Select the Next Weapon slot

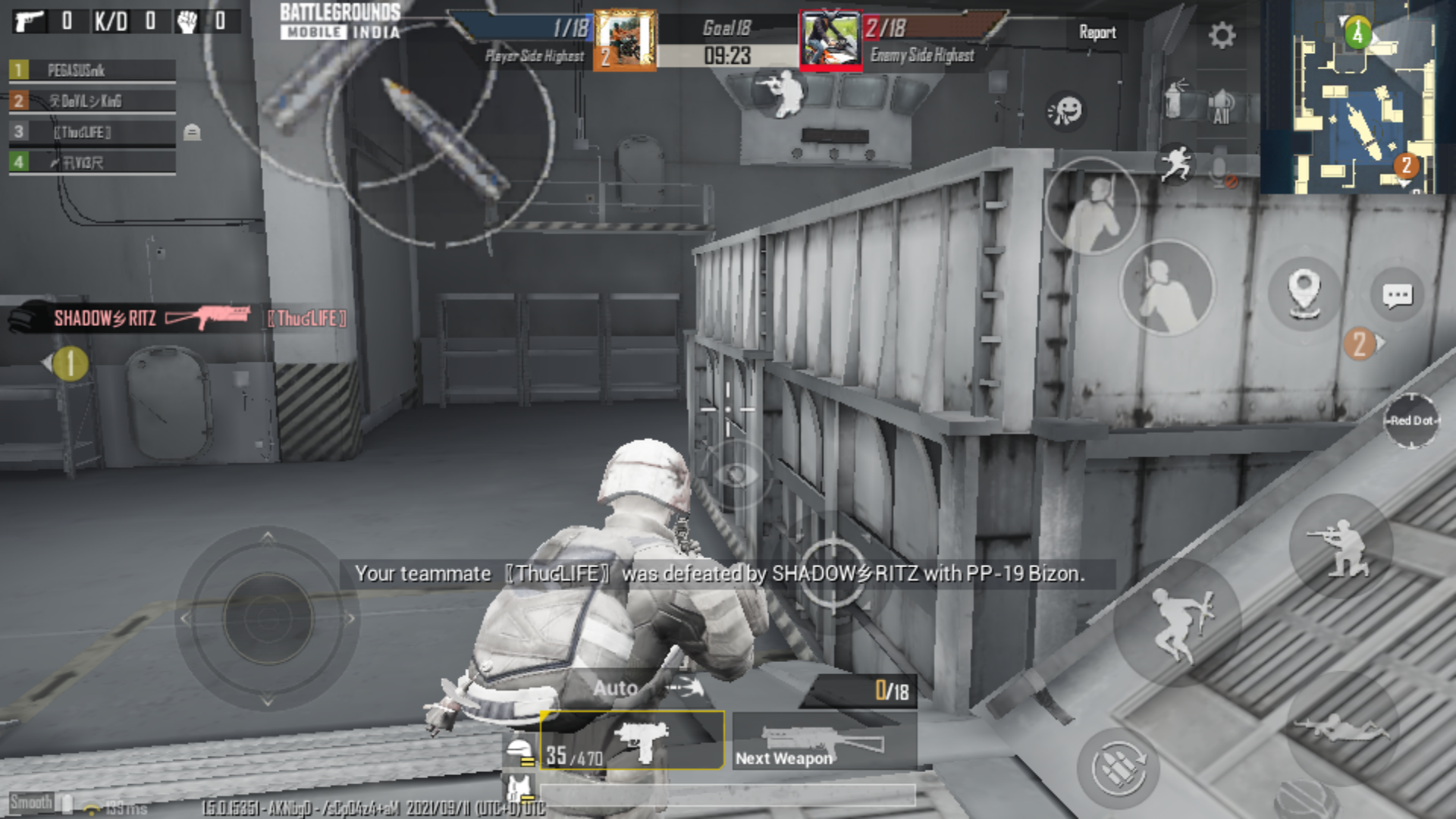[x=824, y=741]
